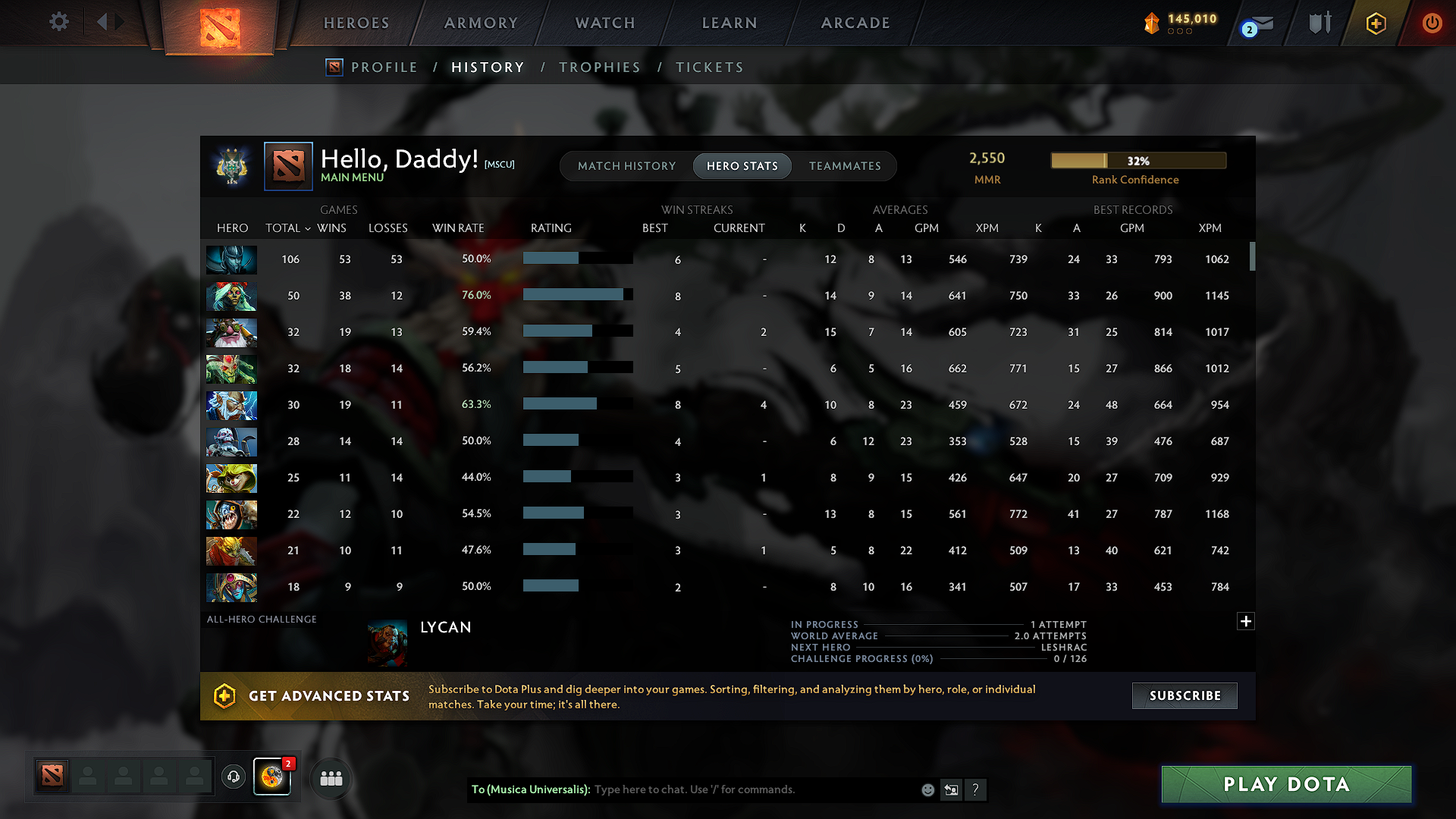This screenshot has height=819, width=1456.
Task: Sort heroes using the TOTAL column chevron
Action: [307, 227]
